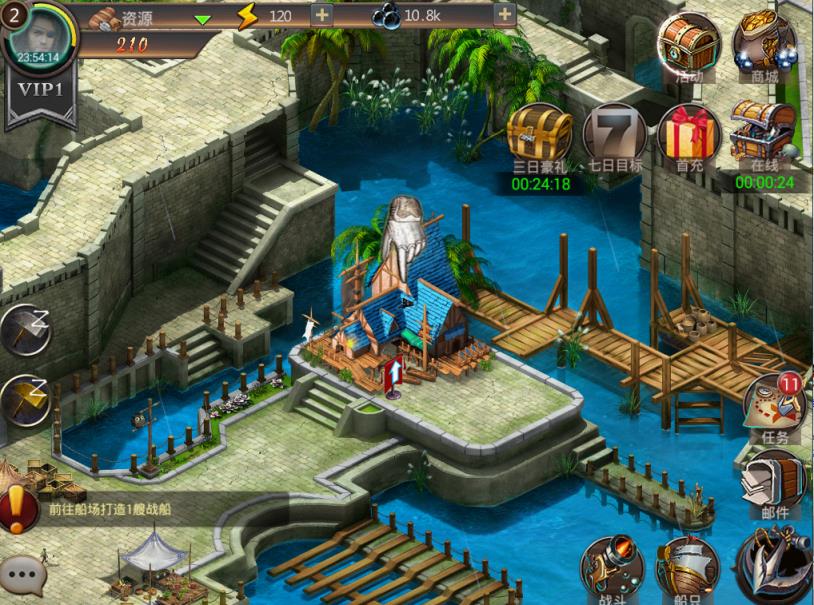814x605 pixels.
Task: Follow the shipyard quest prompt
Action: [110, 508]
